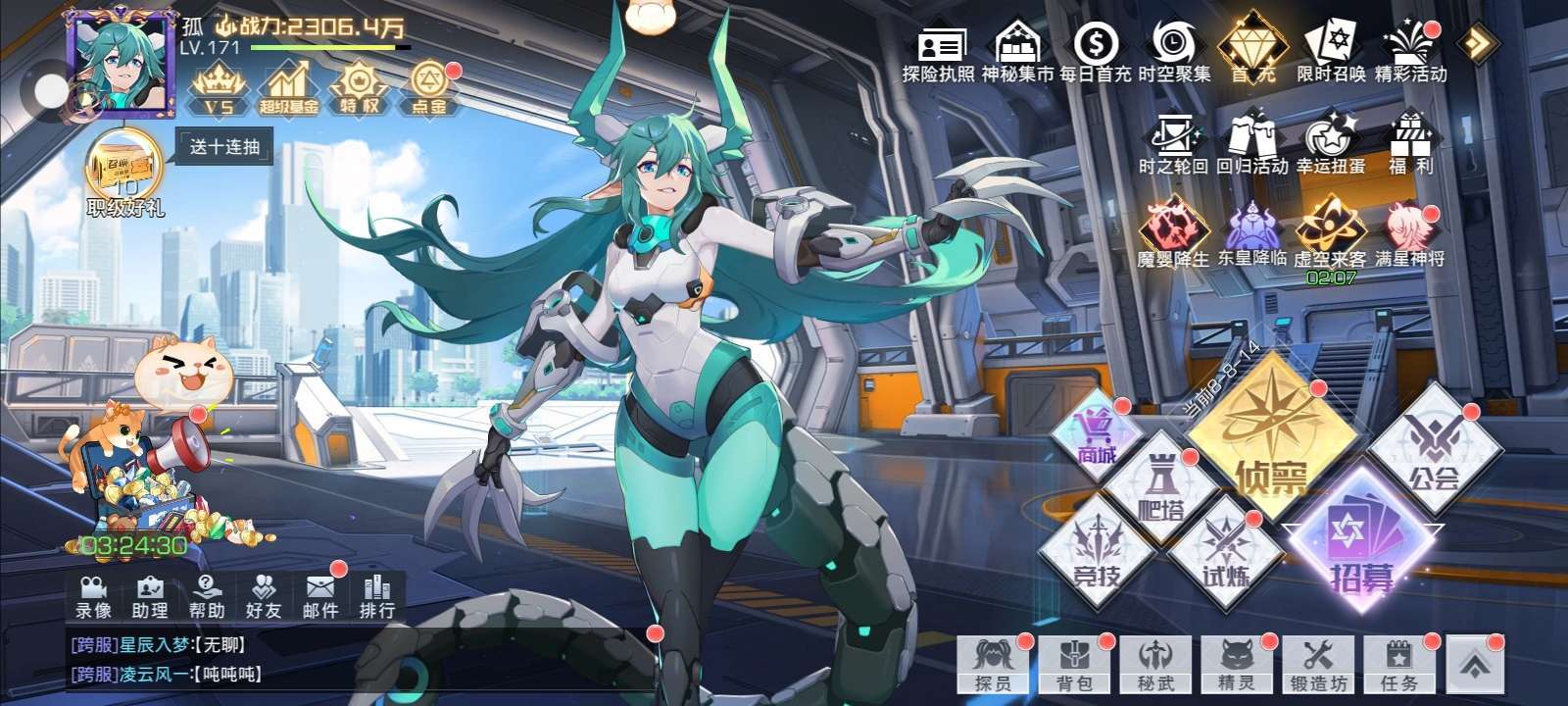Open the 竞技 arena mode

pyautogui.click(x=1096, y=554)
